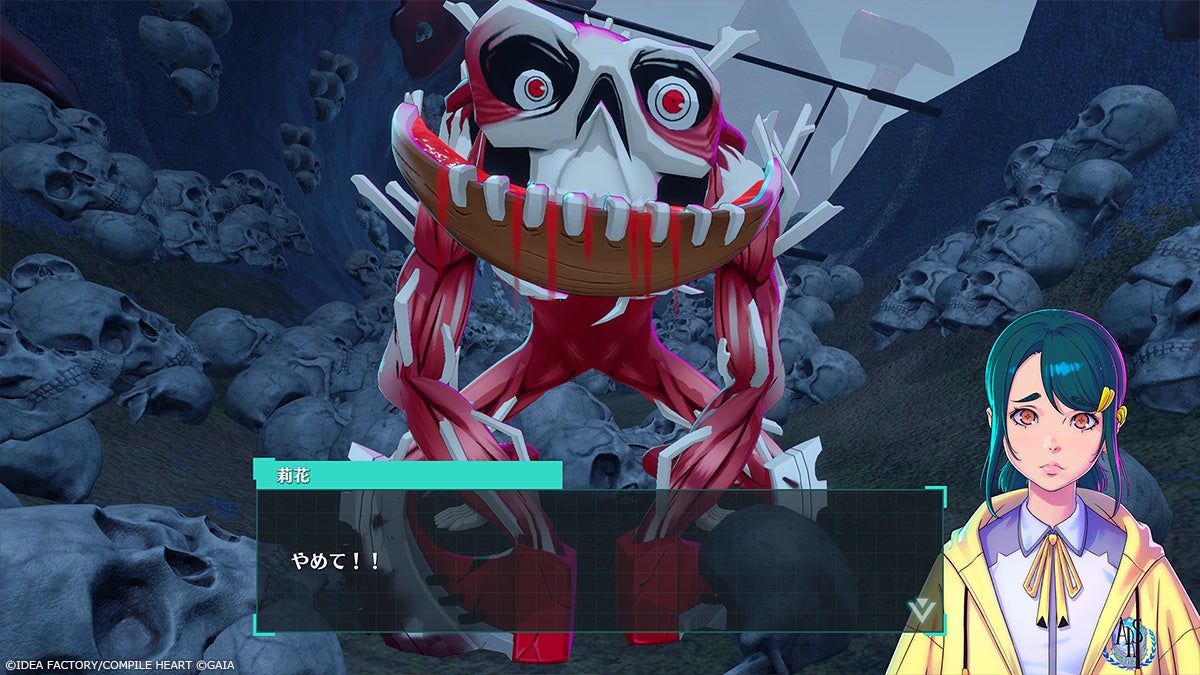This screenshot has width=1200, height=675.
Task: Click the dialogue box reading やめて！！
Action: [600, 560]
